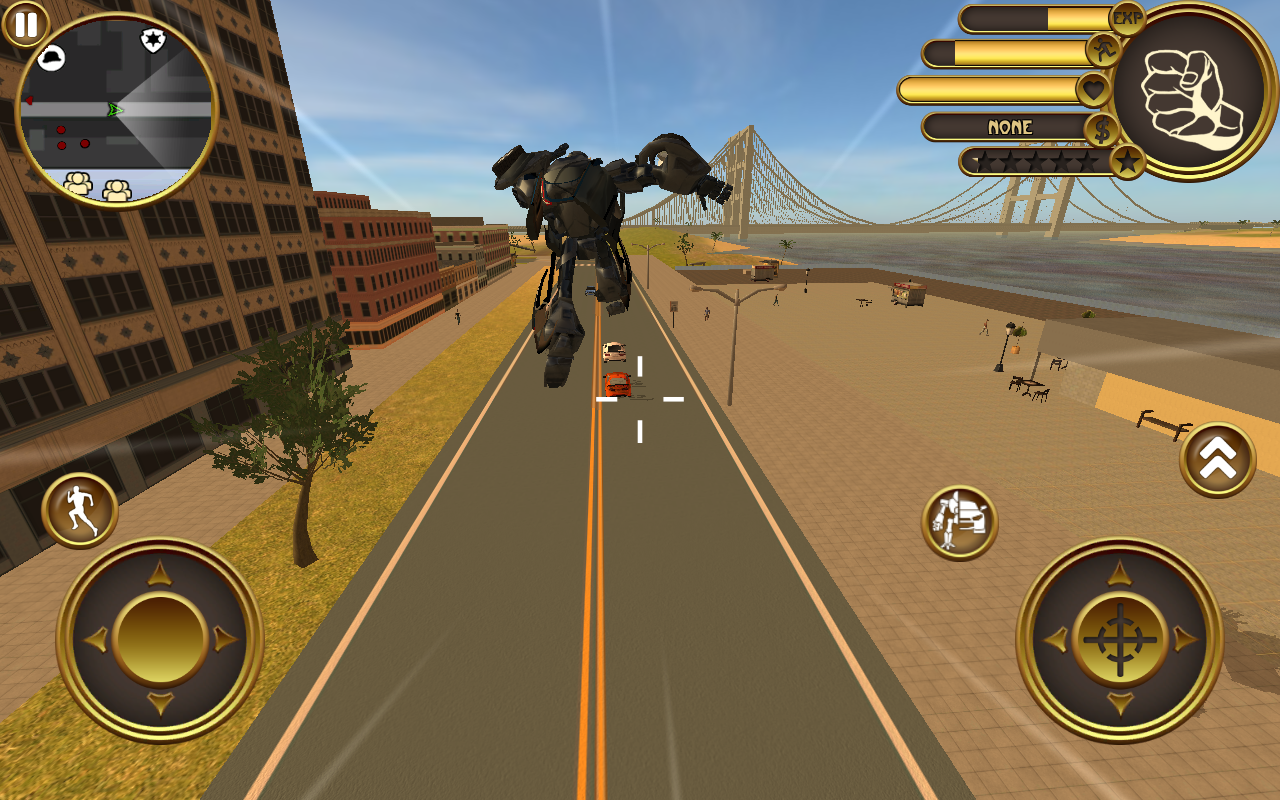This screenshot has height=800, width=1280.
Task: Tap the weapon slot labeled NONE
Action: tap(1010, 127)
